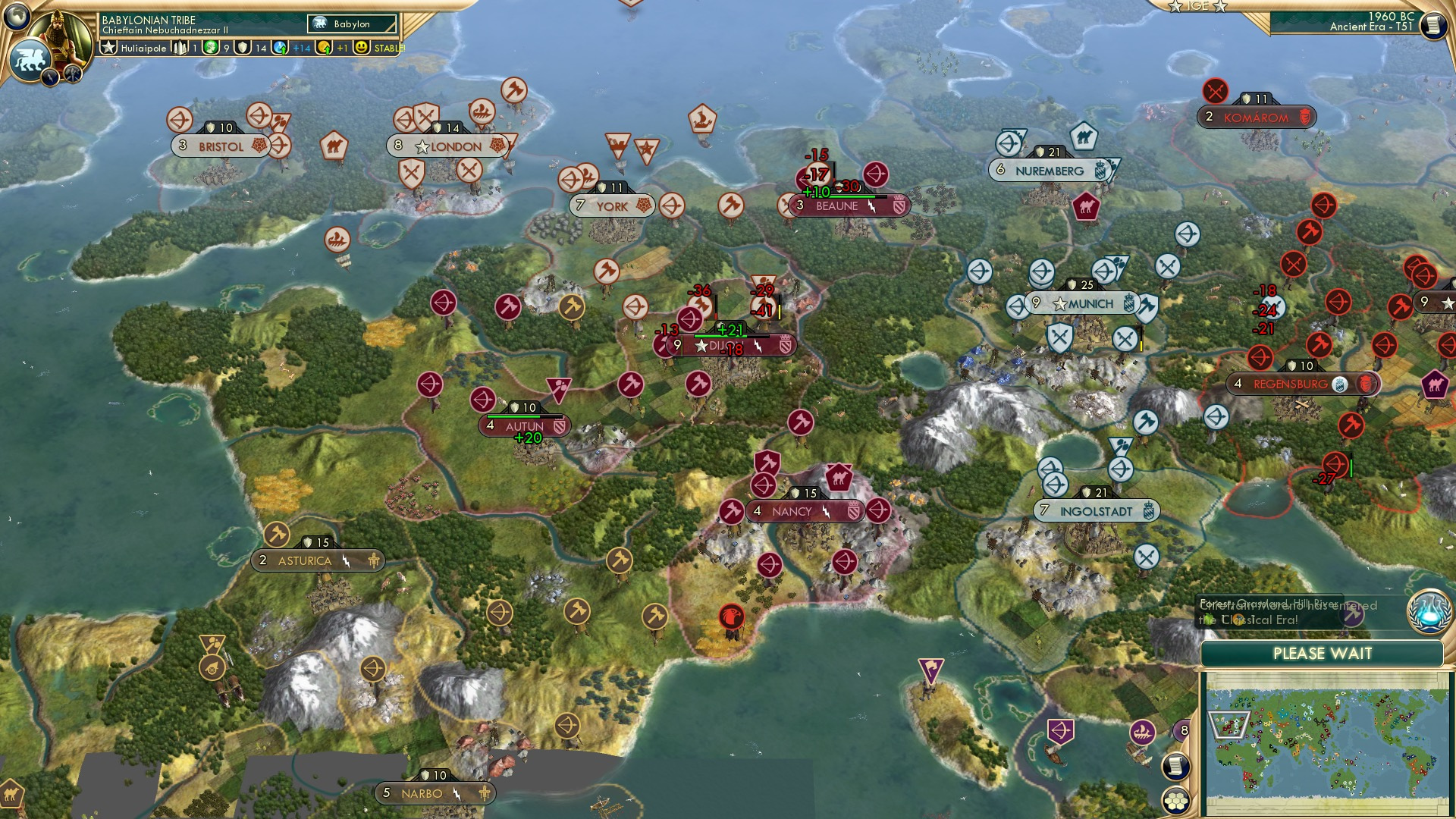Screen dimensions: 1456x819
Task: Select the Munich city banner
Action: (x=1084, y=303)
